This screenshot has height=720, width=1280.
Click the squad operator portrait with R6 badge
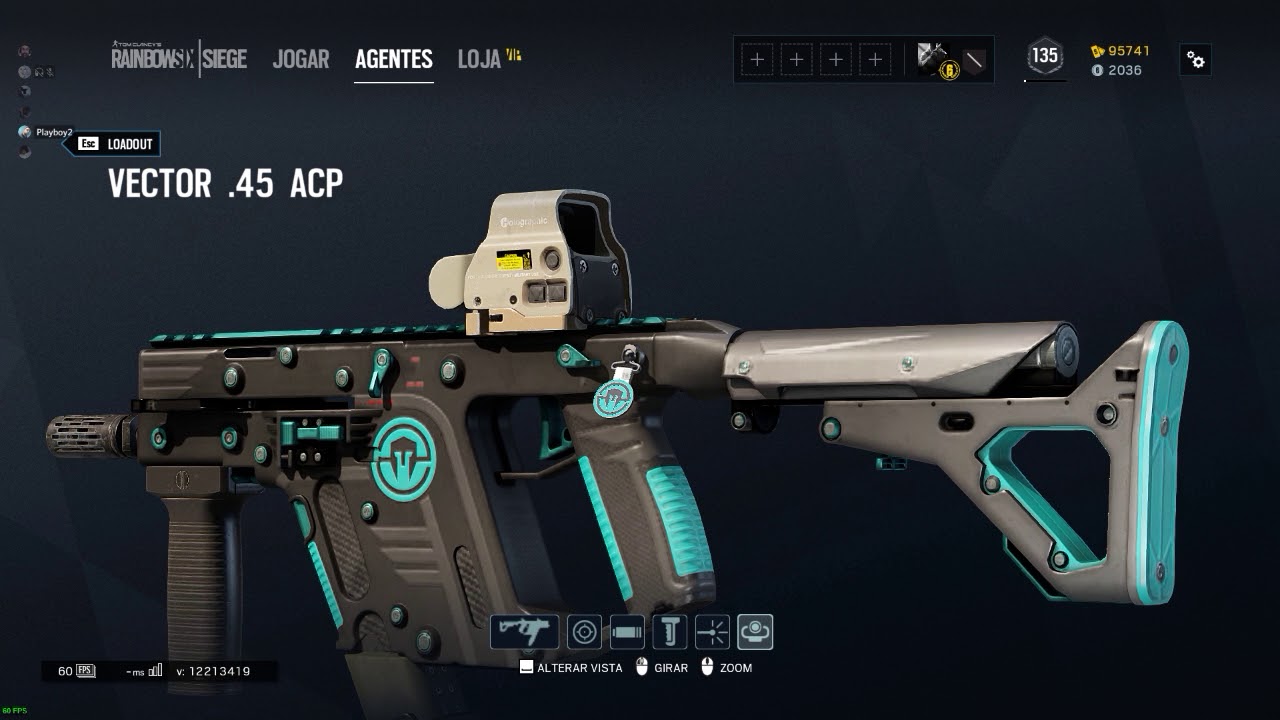[x=937, y=60]
